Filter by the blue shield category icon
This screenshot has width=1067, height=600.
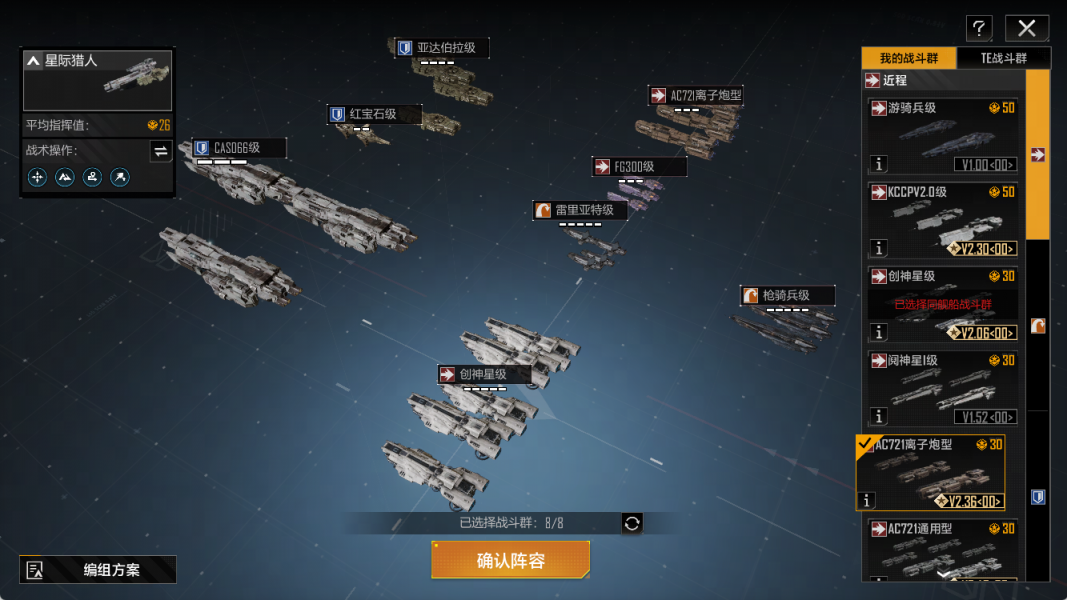tap(1038, 497)
